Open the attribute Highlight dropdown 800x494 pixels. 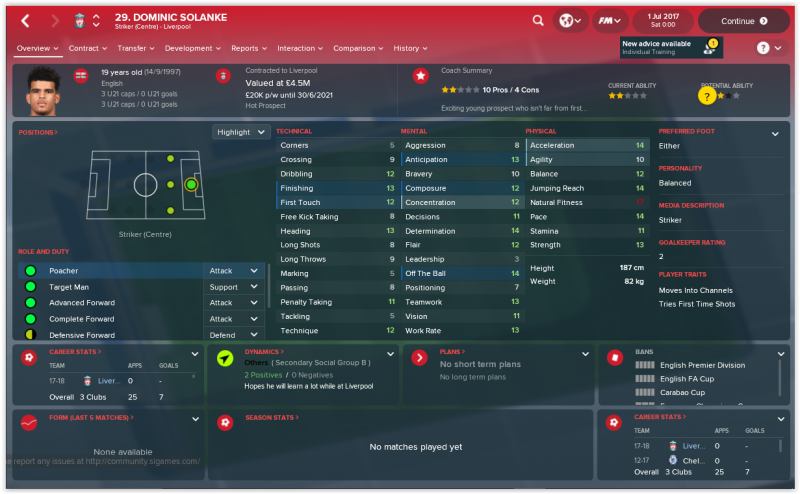coord(242,132)
